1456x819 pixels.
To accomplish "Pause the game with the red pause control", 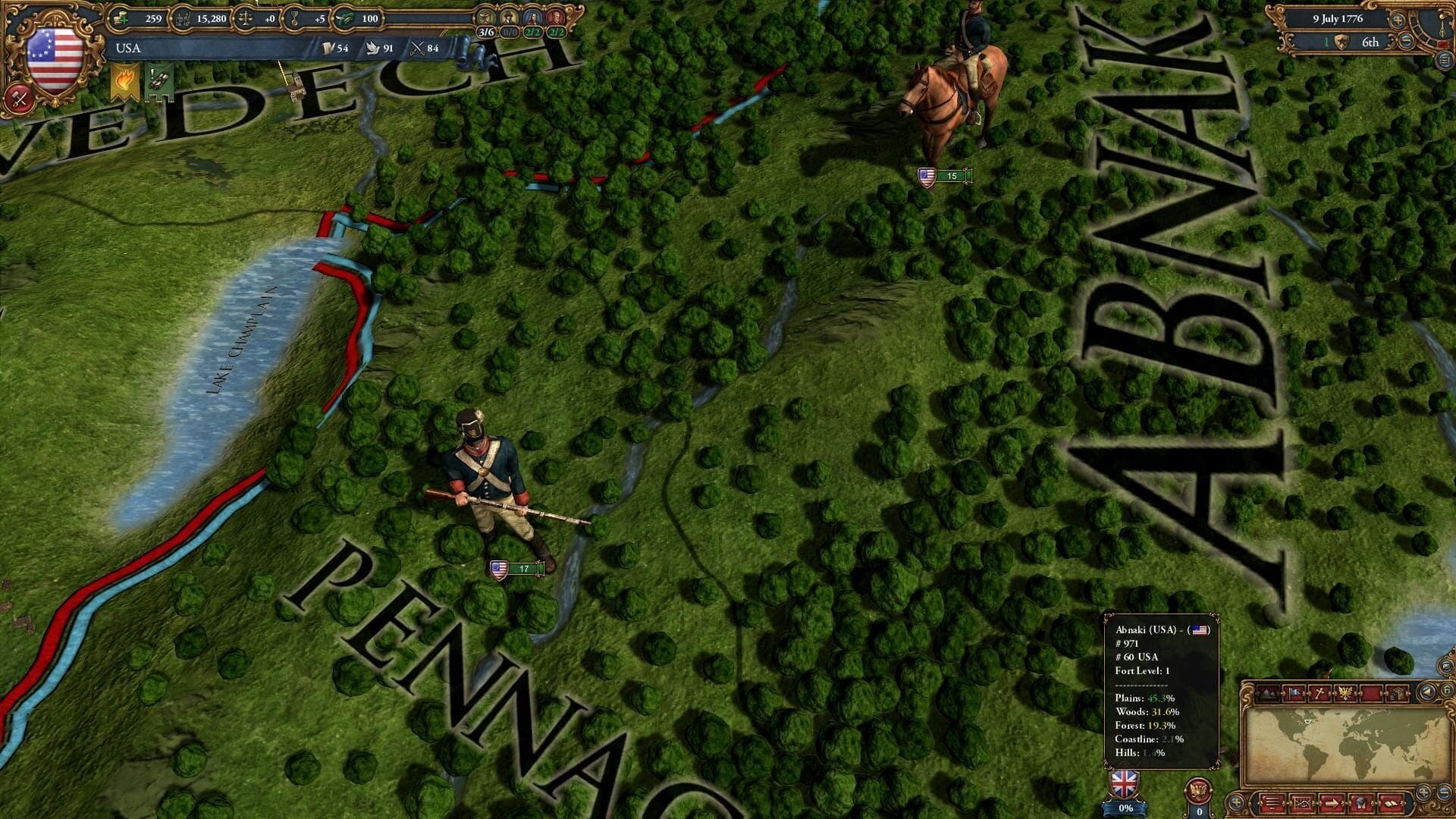I will 1442,44.
